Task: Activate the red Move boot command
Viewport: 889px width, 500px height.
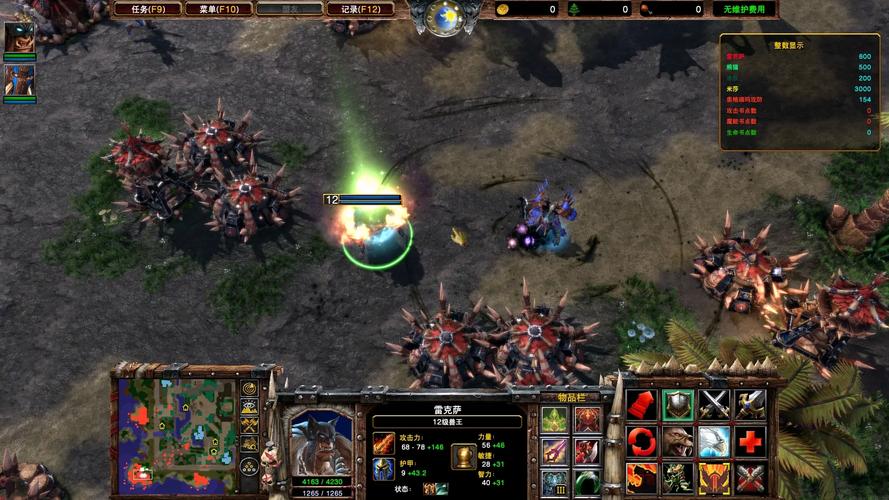Action: (641, 405)
